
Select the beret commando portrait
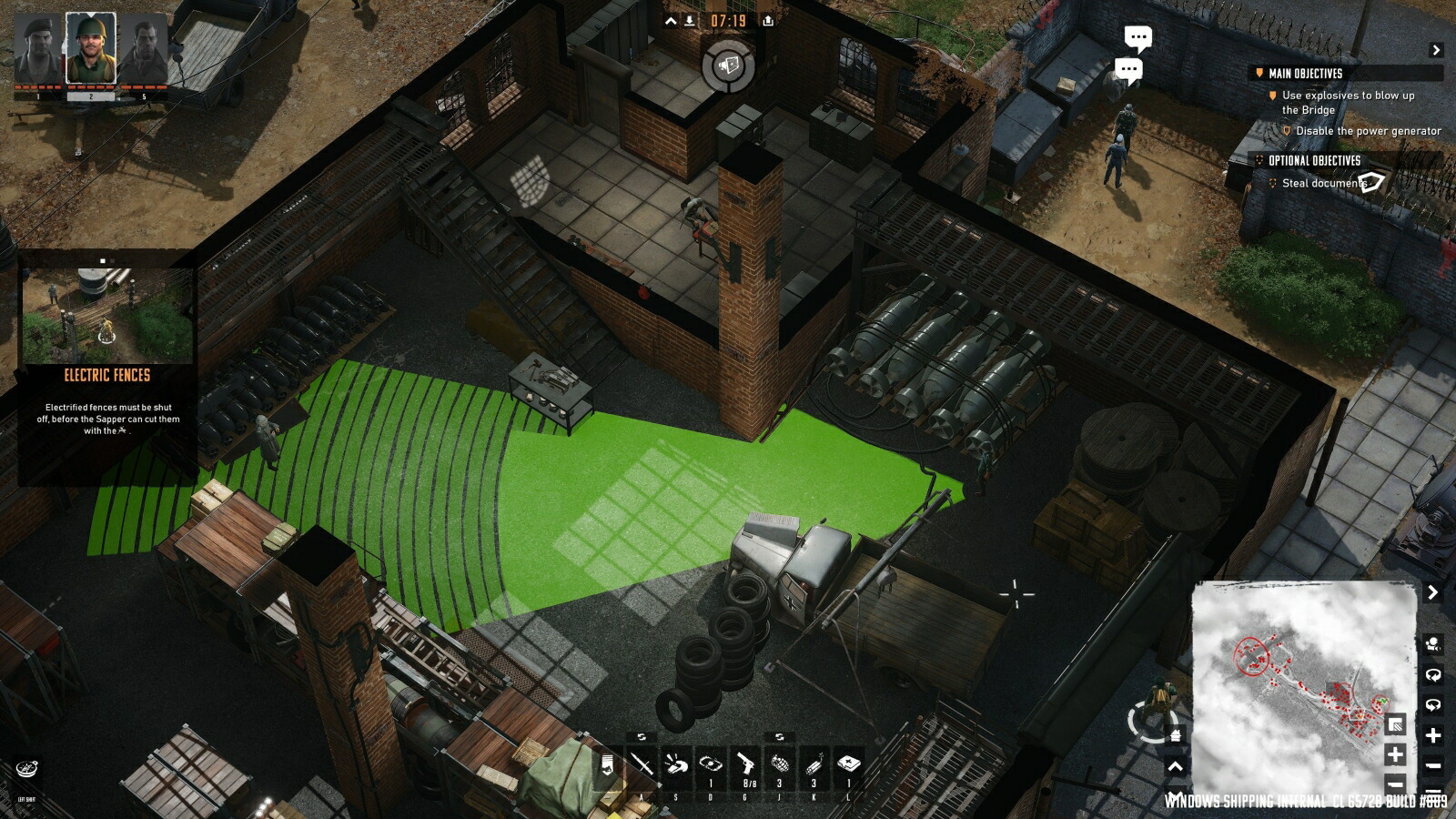[x=38, y=51]
